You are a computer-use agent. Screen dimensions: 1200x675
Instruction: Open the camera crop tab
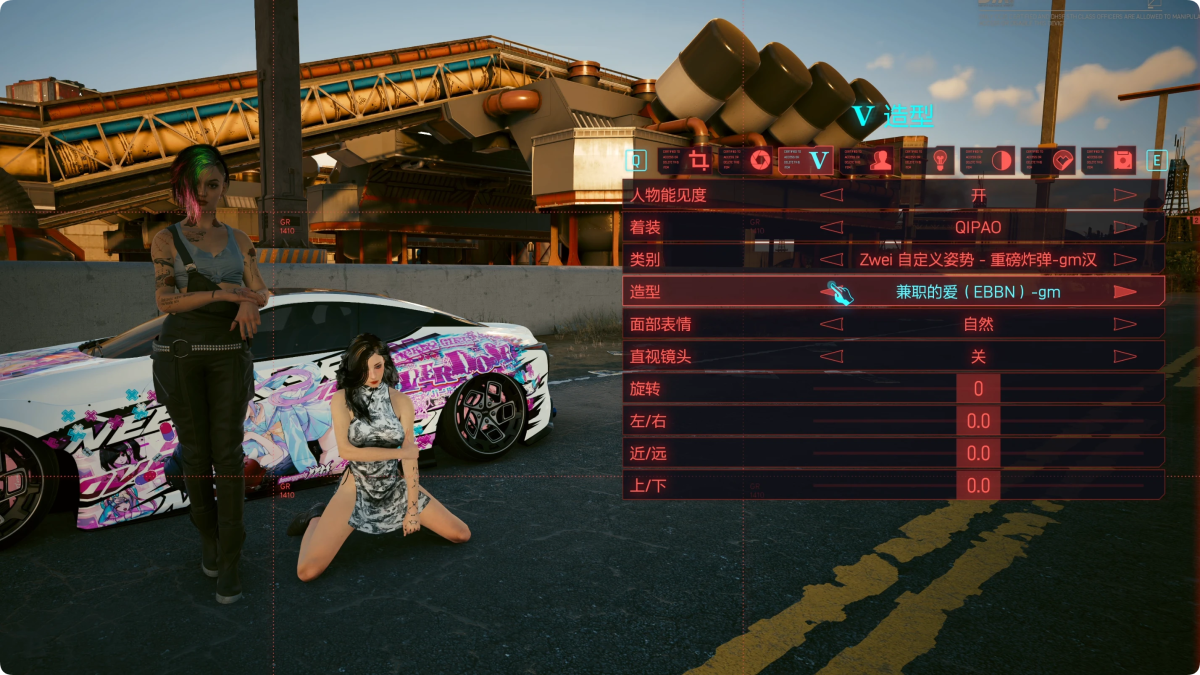coord(699,160)
